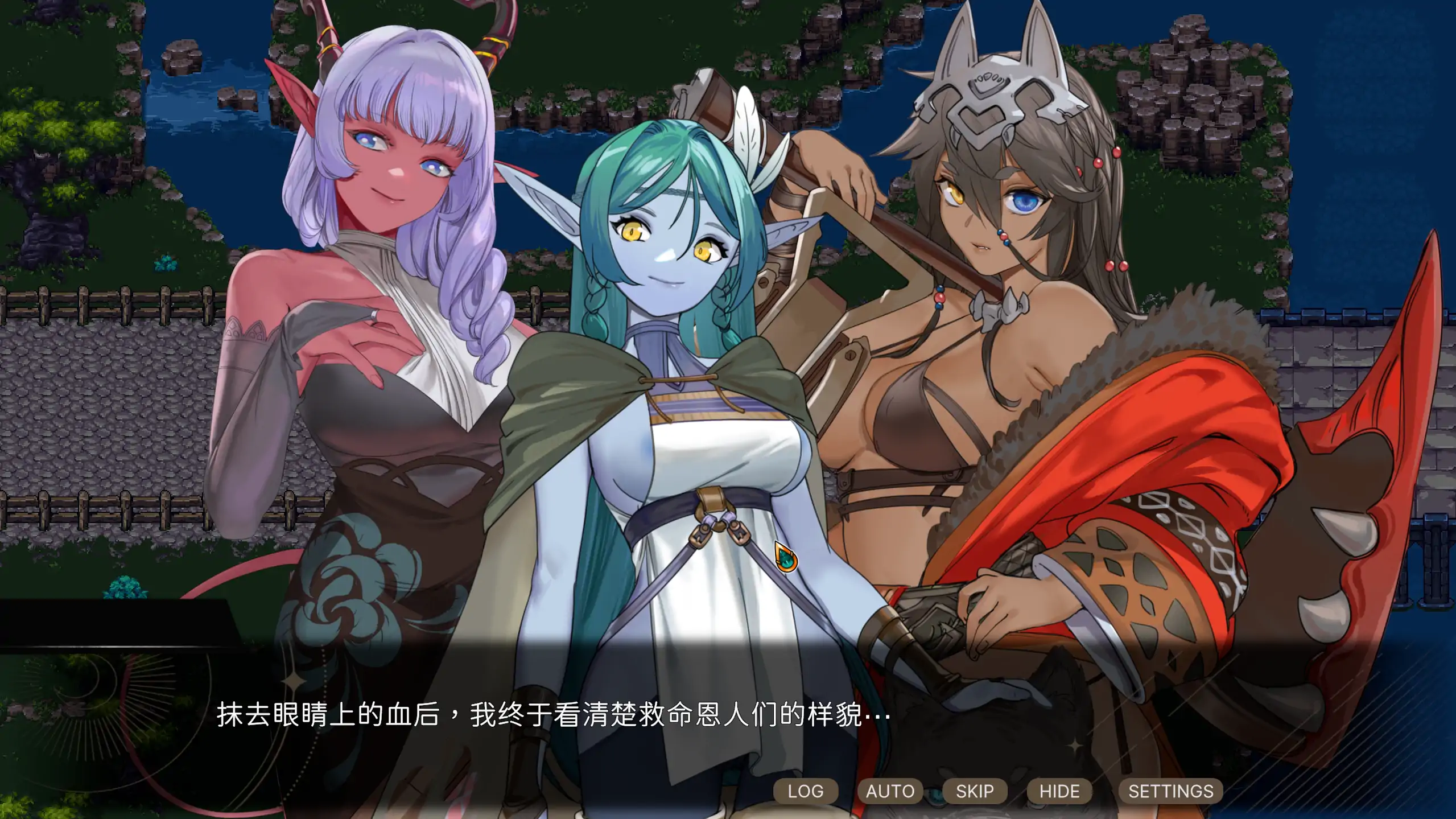
Task: Hide the dialogue box using HIDE
Action: point(1059,791)
